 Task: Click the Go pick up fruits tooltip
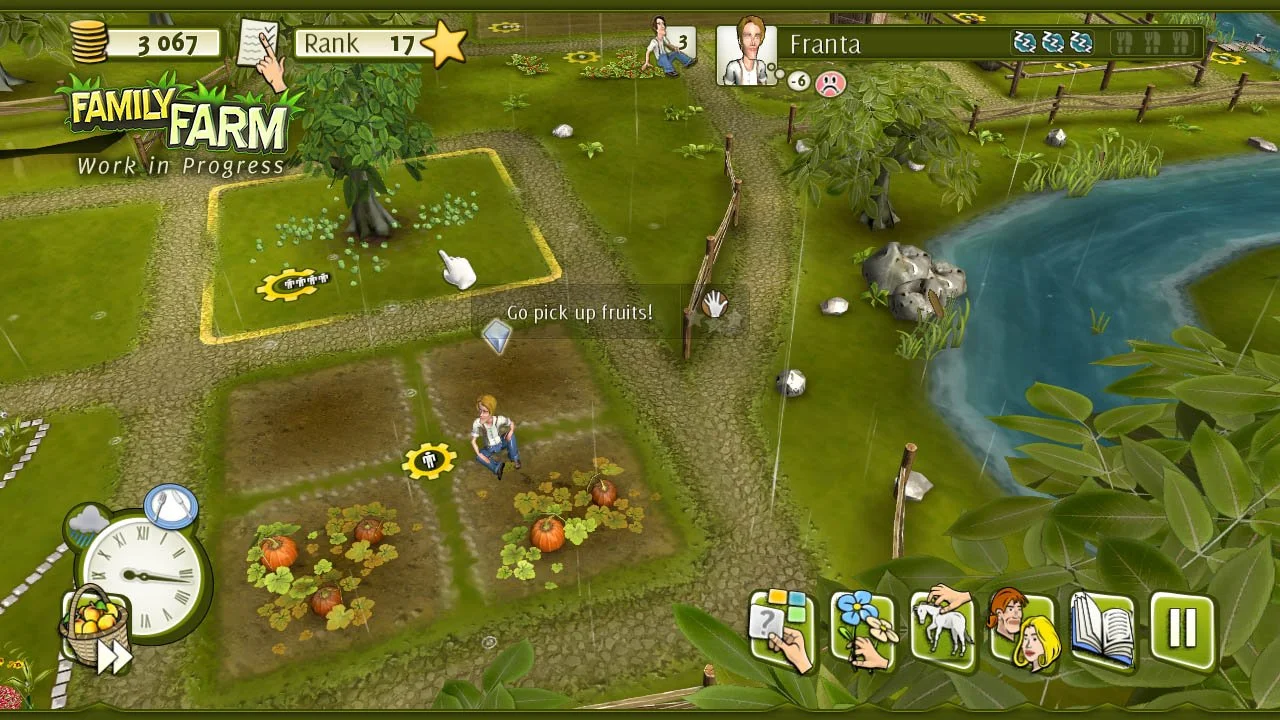(578, 312)
